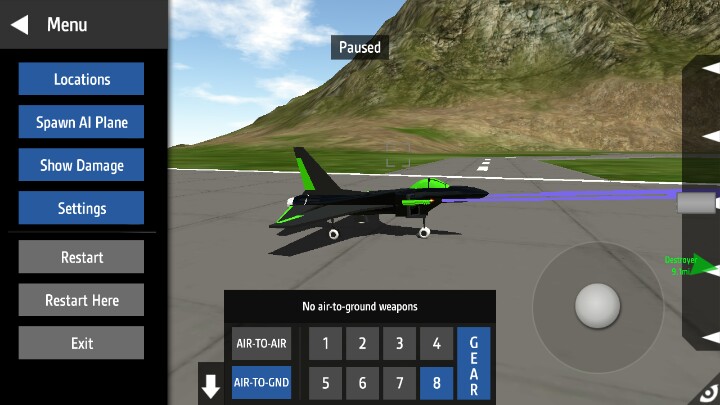
Task: Activate action group 7
Action: pos(399,382)
